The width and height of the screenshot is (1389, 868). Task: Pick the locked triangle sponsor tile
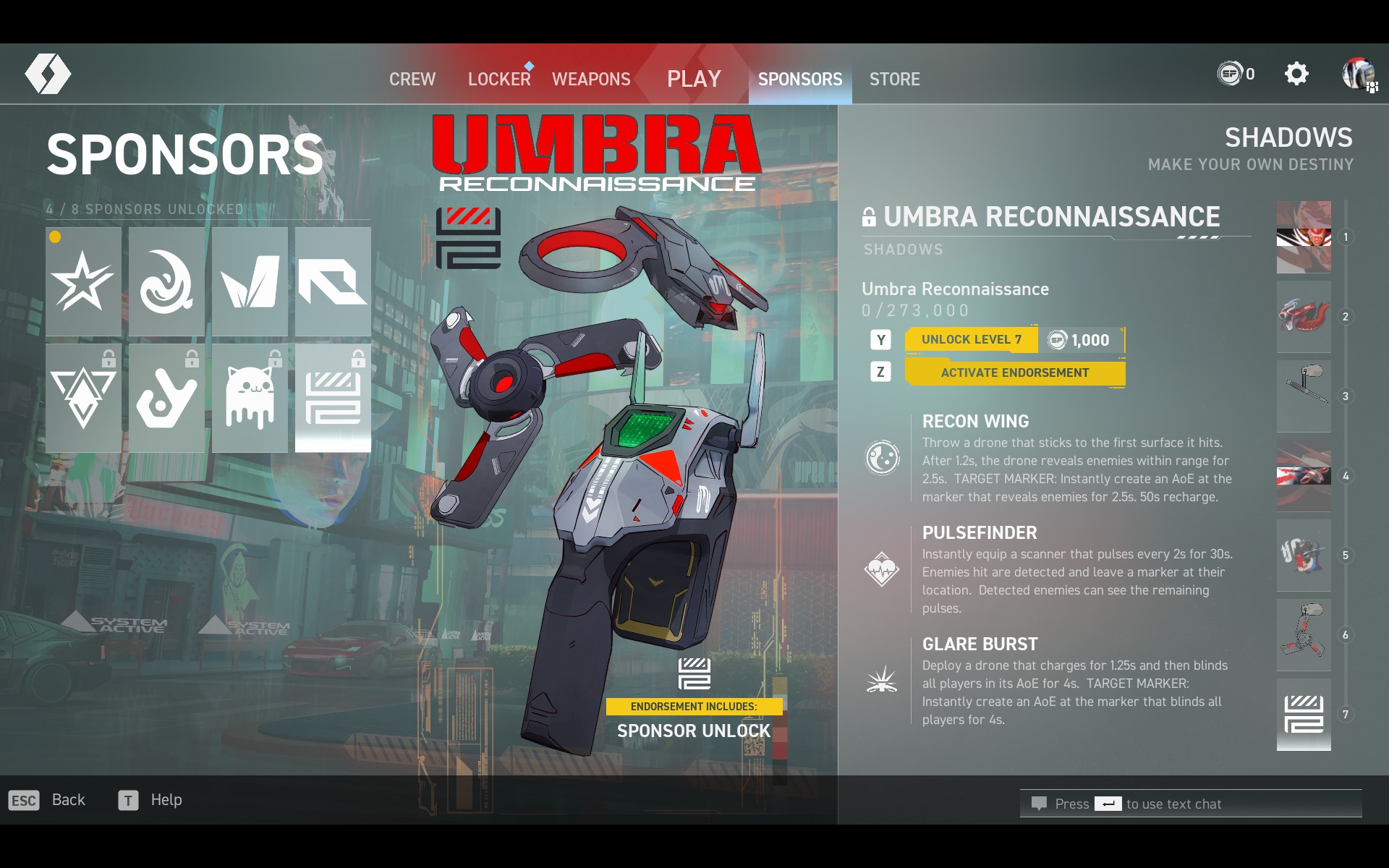(x=83, y=397)
